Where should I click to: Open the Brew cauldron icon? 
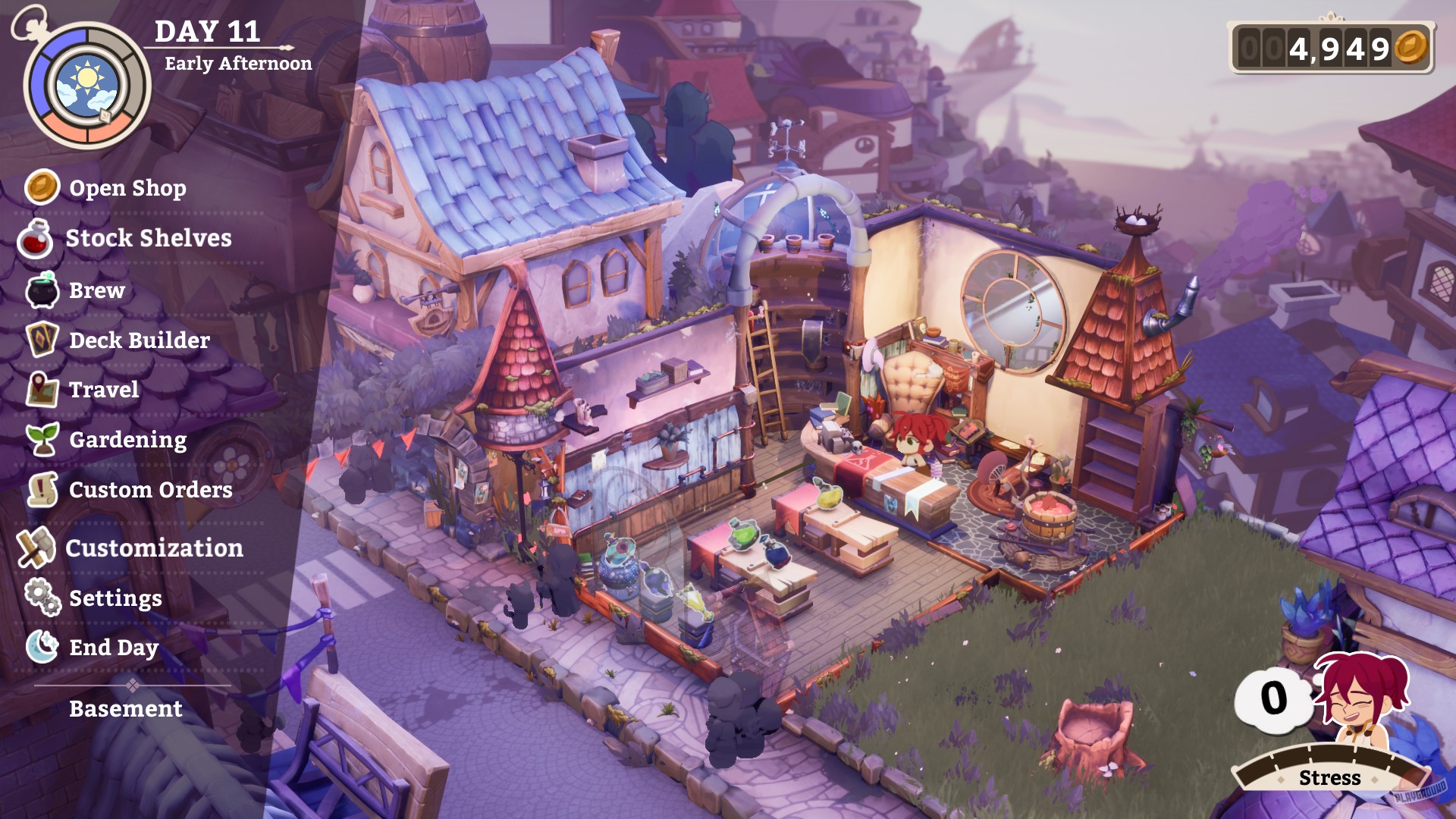tap(41, 290)
